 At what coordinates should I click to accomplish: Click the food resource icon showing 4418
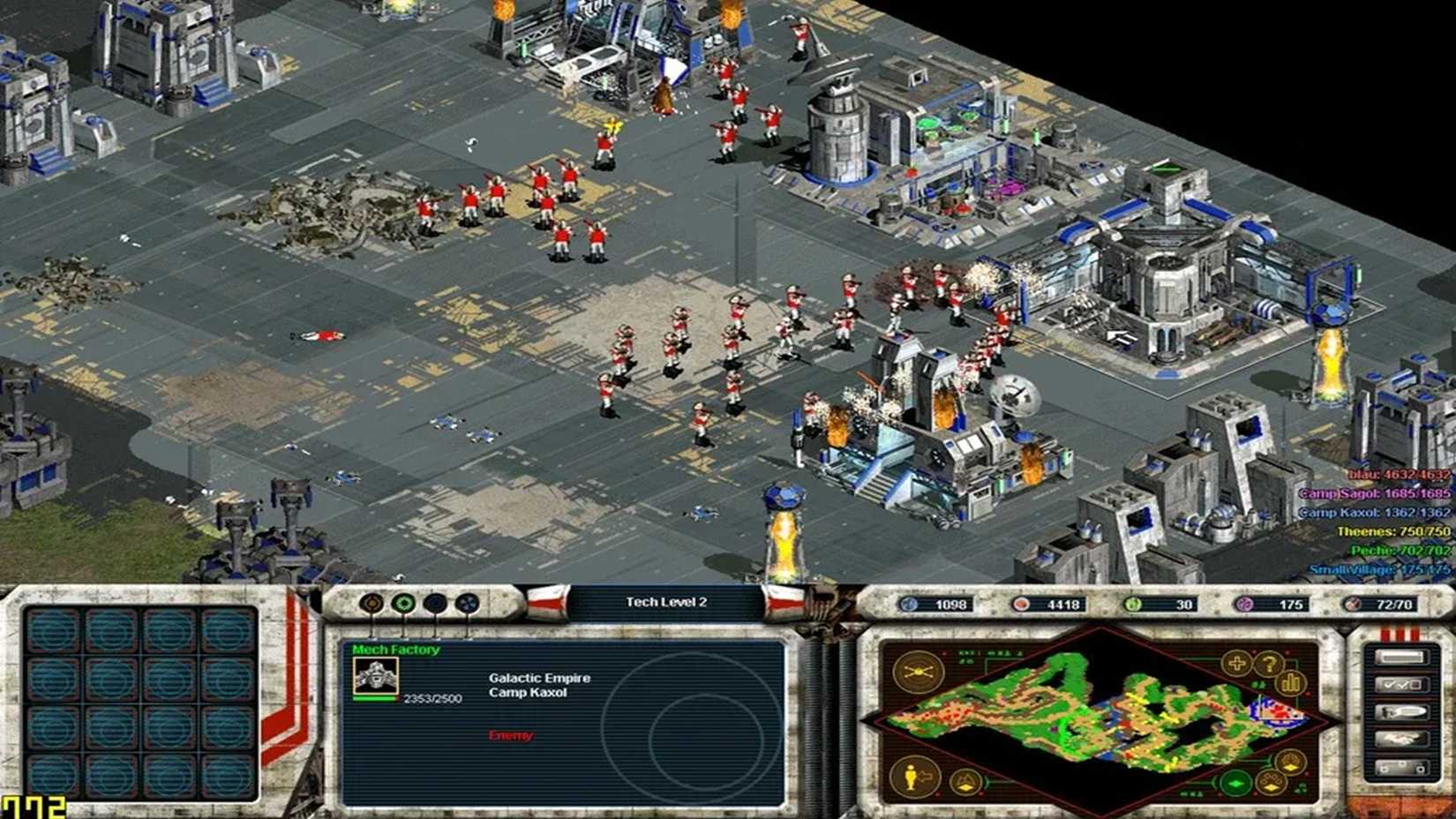pos(1022,605)
